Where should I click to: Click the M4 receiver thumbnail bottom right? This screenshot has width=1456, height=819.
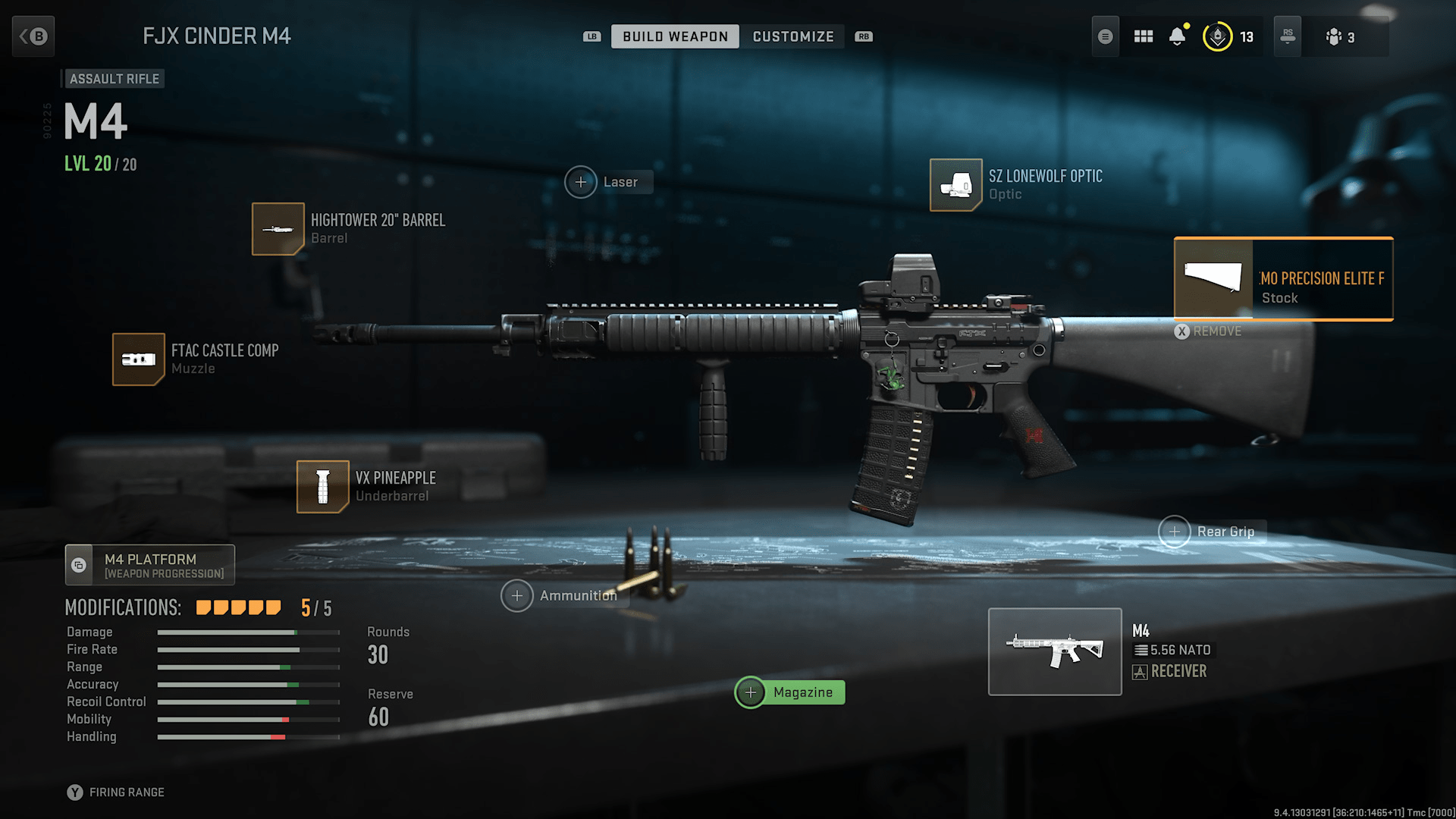click(x=1055, y=651)
